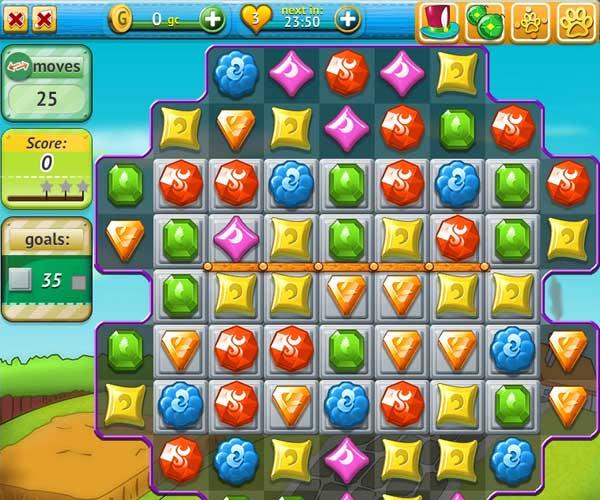
Task: Open the large paw print button
Action: pyautogui.click(x=578, y=20)
